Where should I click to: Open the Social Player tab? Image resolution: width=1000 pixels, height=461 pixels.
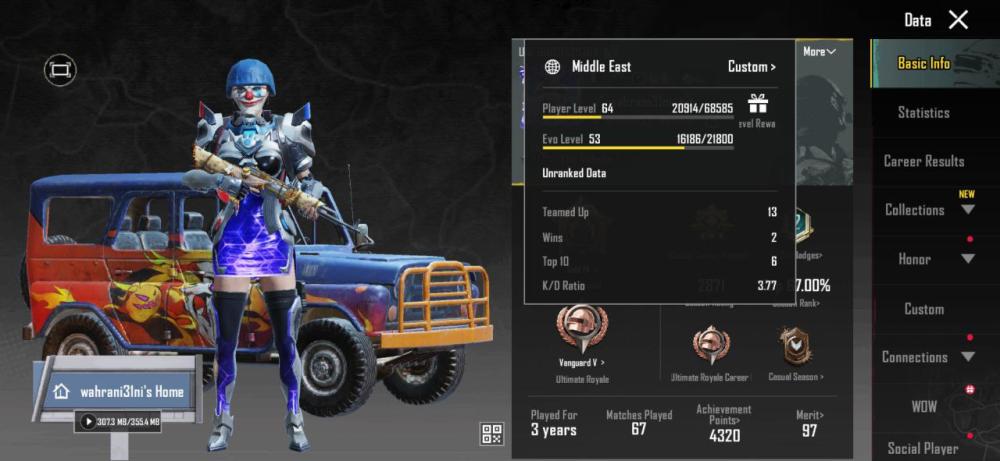(x=923, y=448)
